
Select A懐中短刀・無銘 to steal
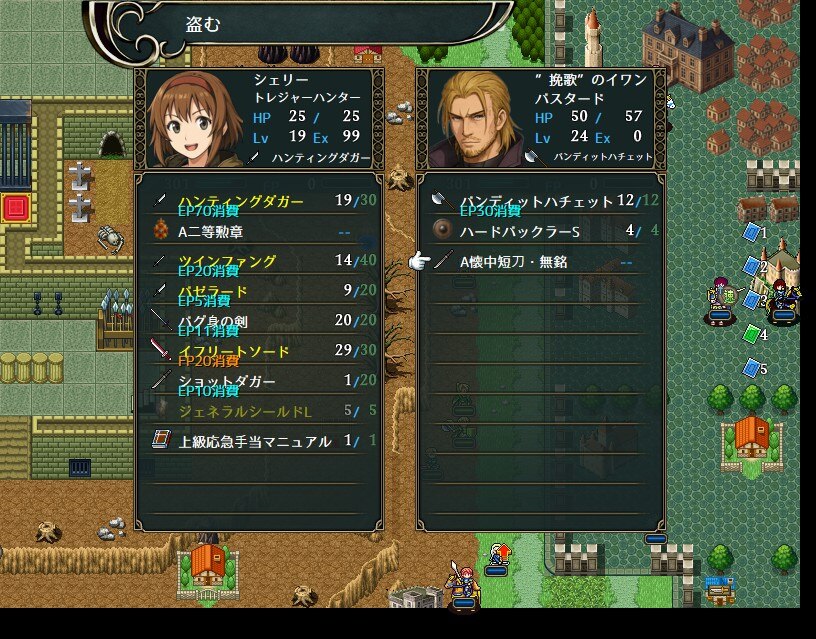(x=540, y=262)
